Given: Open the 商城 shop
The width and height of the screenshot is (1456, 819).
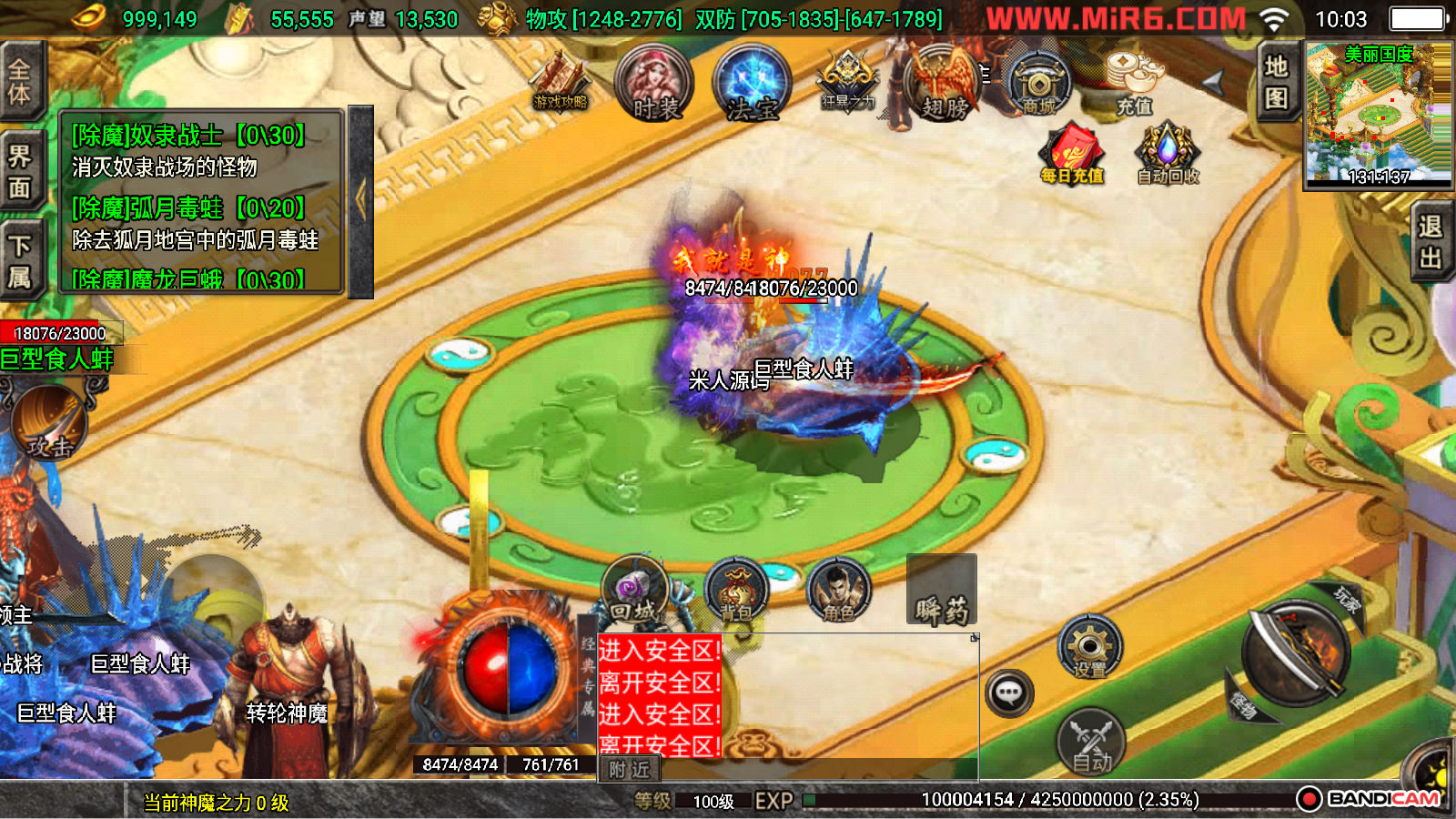Looking at the screenshot, I should (1039, 84).
